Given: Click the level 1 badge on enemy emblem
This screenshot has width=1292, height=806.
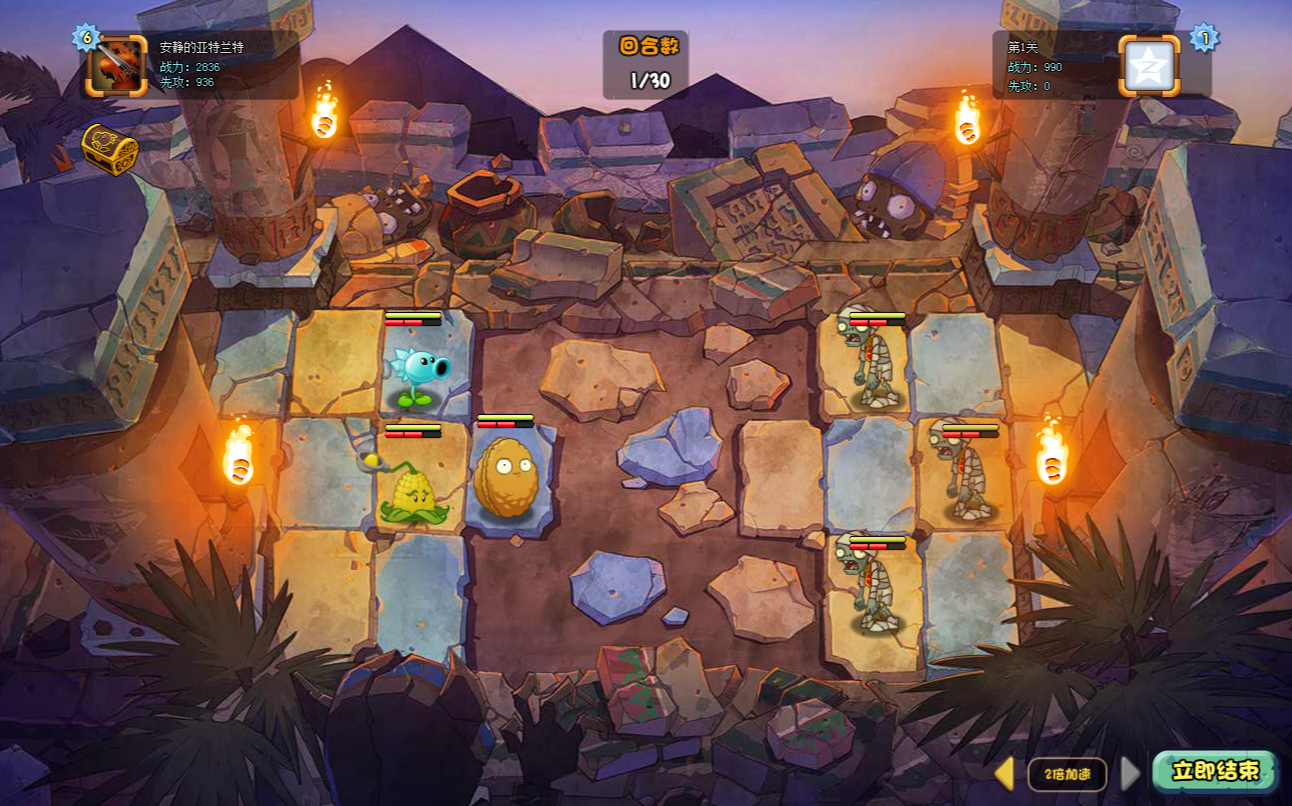Looking at the screenshot, I should coord(1204,38).
